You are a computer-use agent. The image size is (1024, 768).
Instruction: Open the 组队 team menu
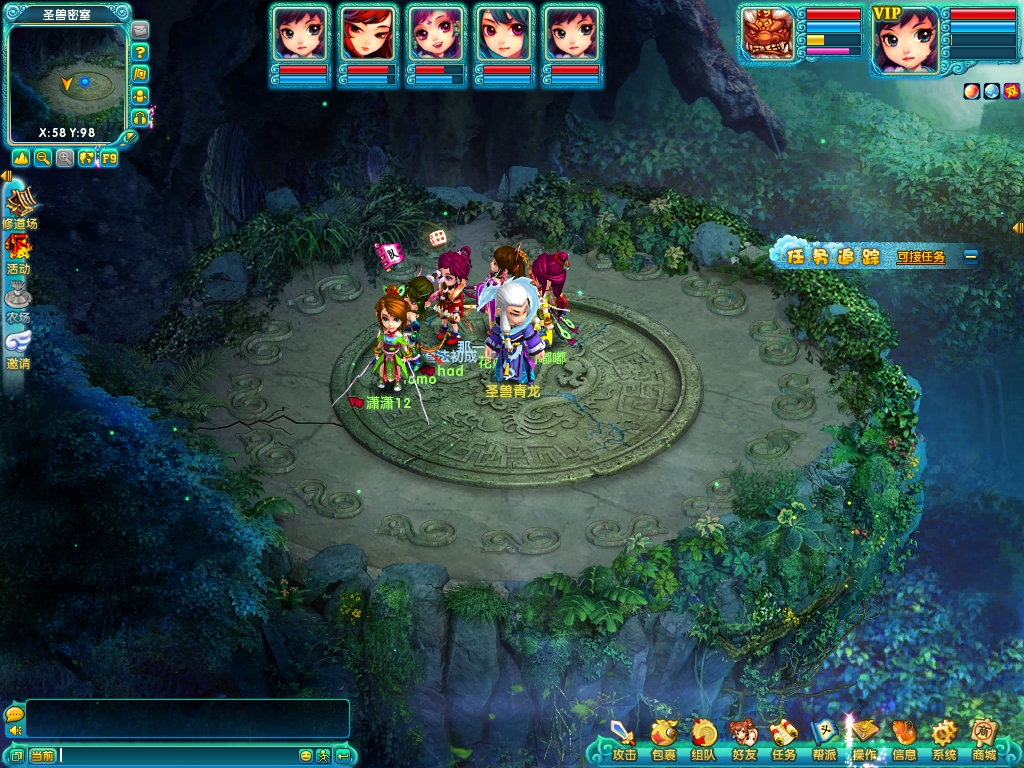pyautogui.click(x=704, y=738)
